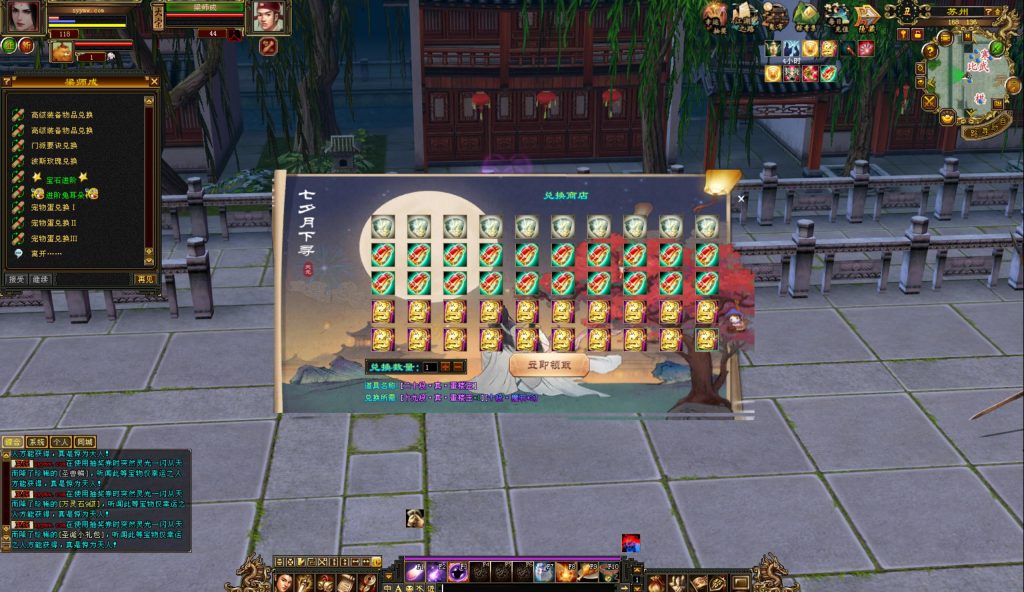The width and height of the screenshot is (1024, 592).
Task: Open the 江湖之路 menu icon
Action: [x=744, y=15]
